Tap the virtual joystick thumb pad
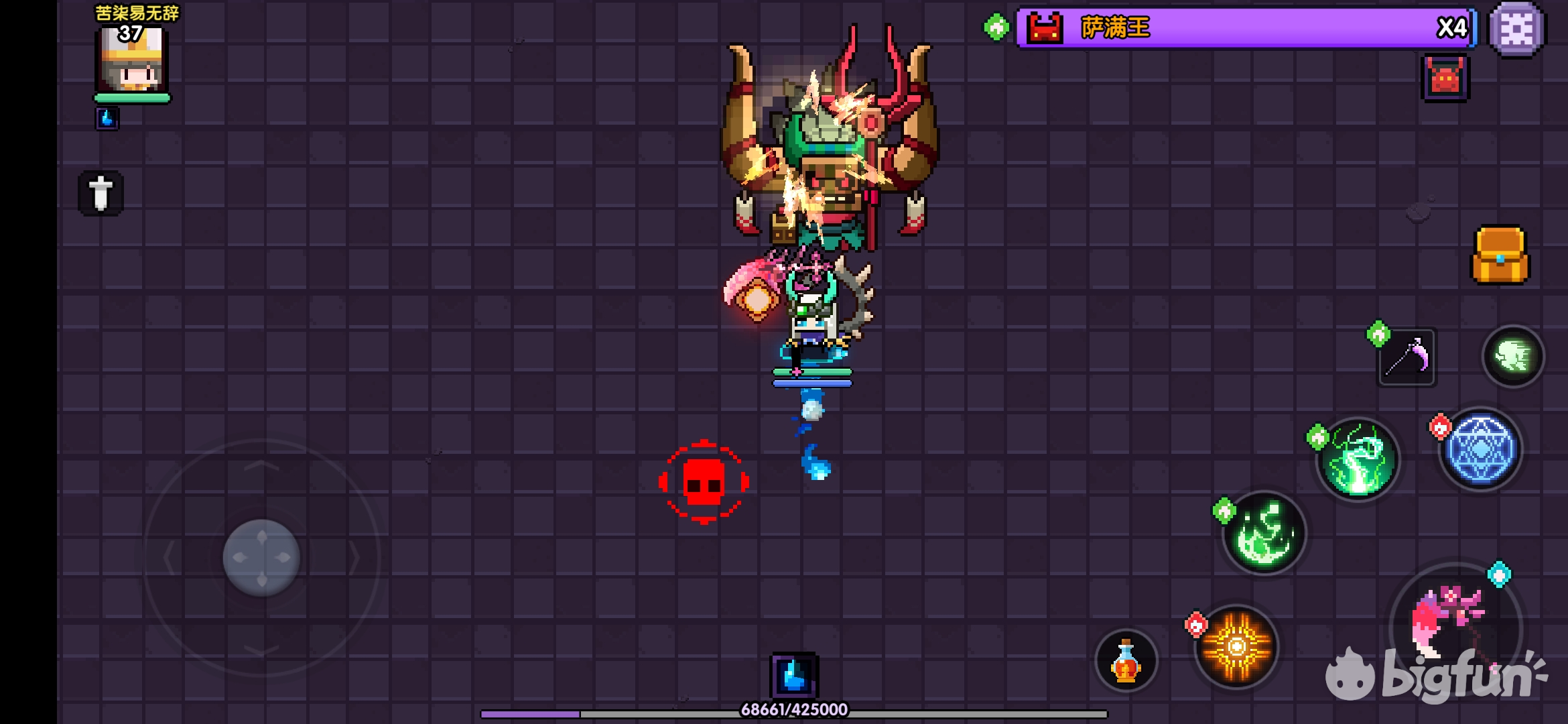This screenshot has width=1568, height=724. pyautogui.click(x=261, y=557)
